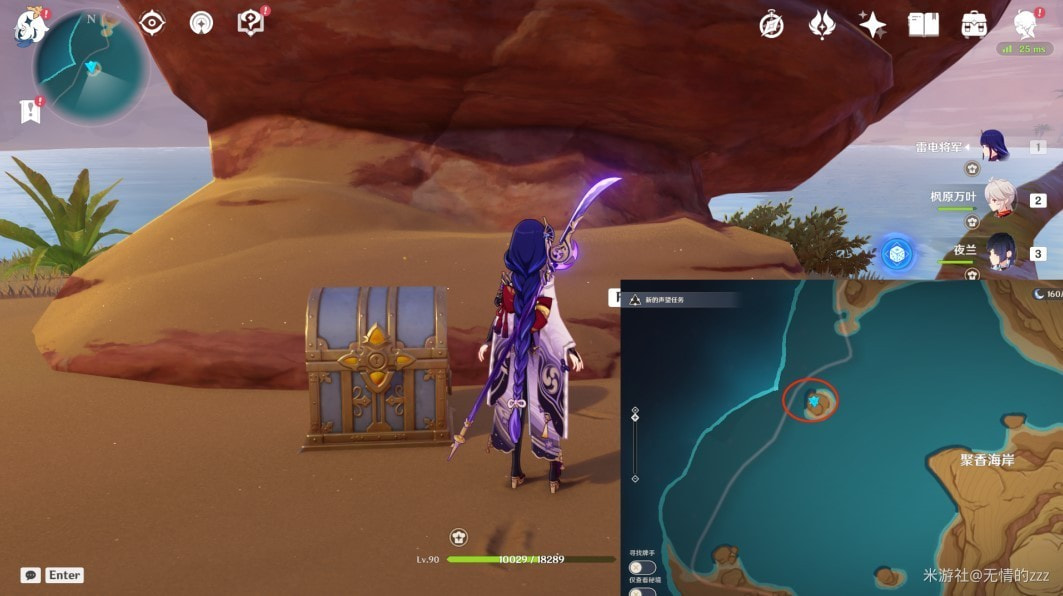
Task: Switch to party member 枫原万叶
Action: [1000, 198]
